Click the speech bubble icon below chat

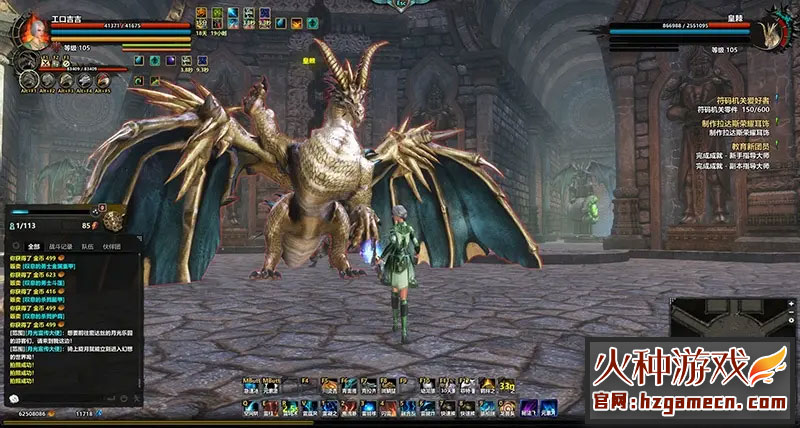[x=14, y=399]
